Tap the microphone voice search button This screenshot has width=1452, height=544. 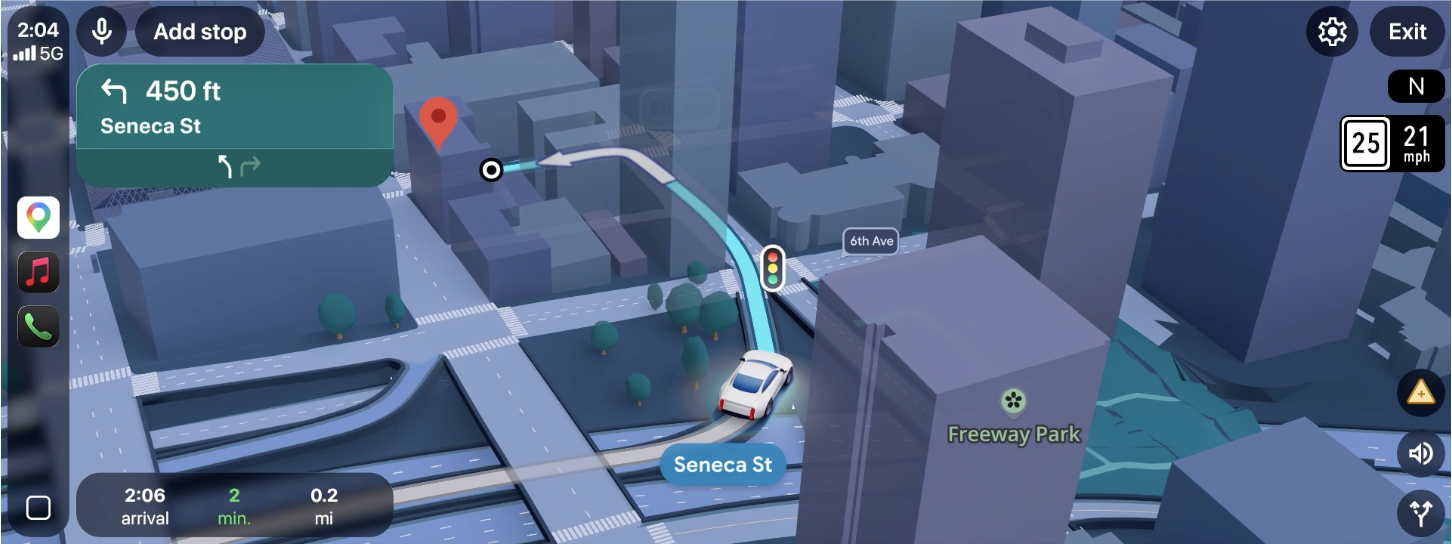click(101, 32)
